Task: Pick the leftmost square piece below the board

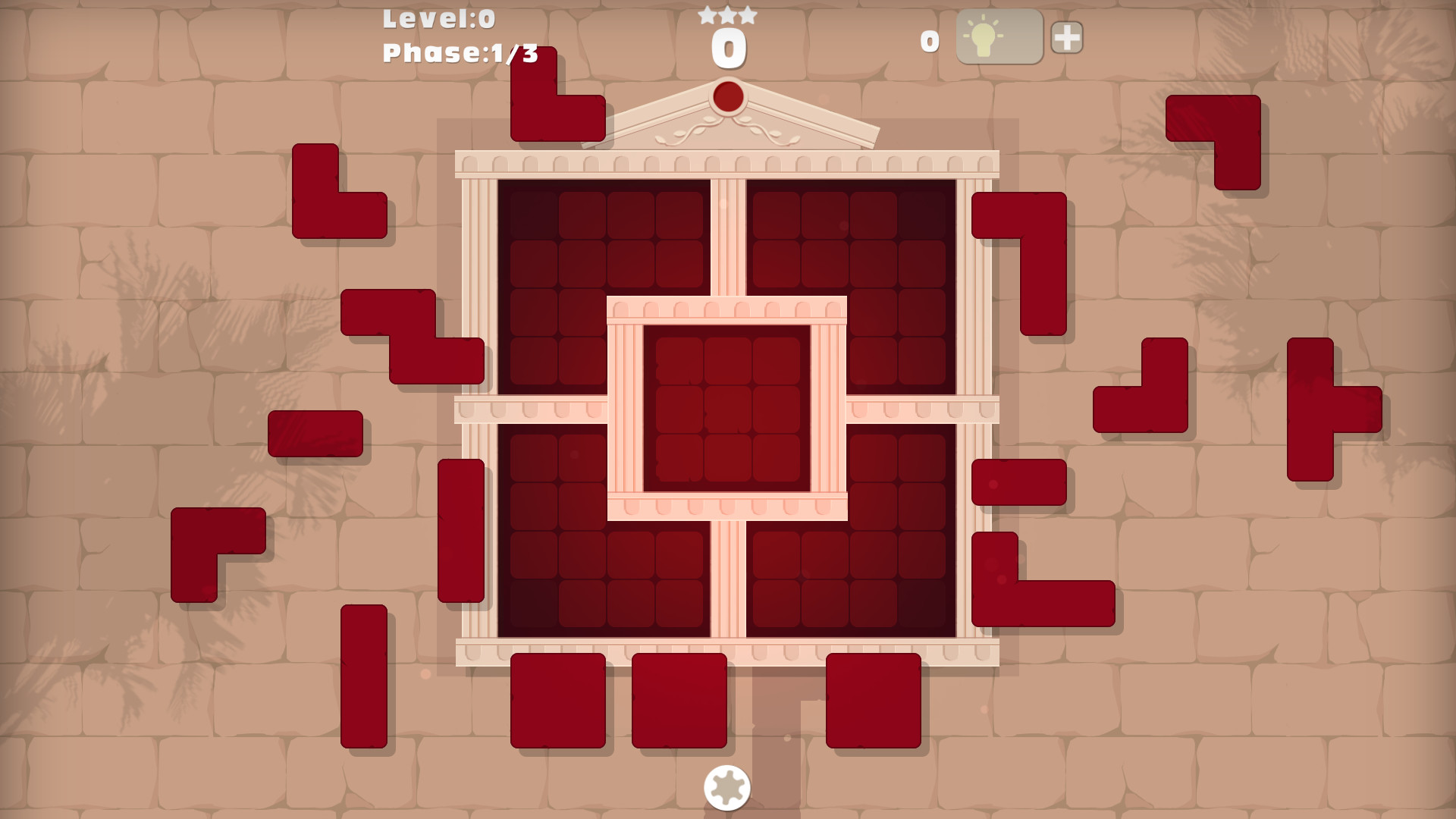Action: click(x=559, y=701)
